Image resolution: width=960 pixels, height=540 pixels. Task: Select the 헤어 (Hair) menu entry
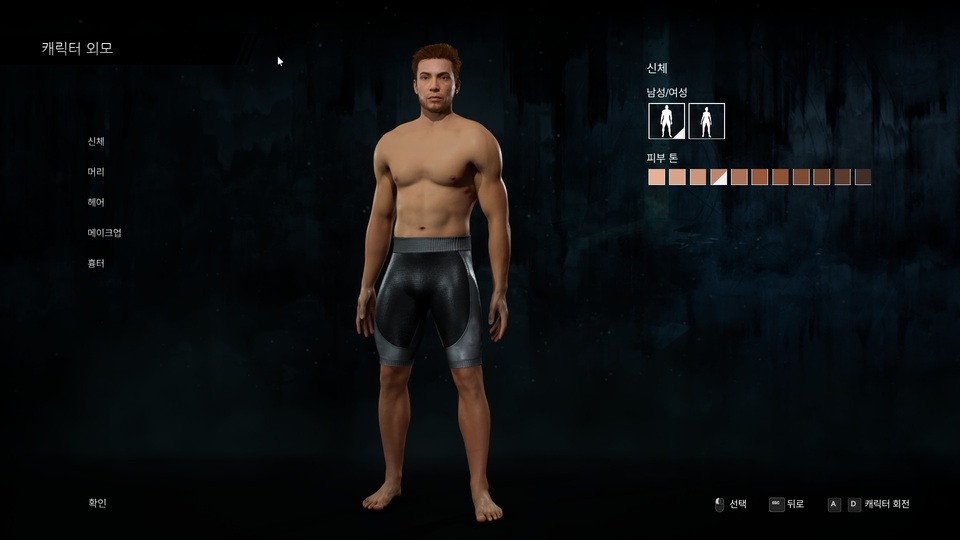pos(96,202)
